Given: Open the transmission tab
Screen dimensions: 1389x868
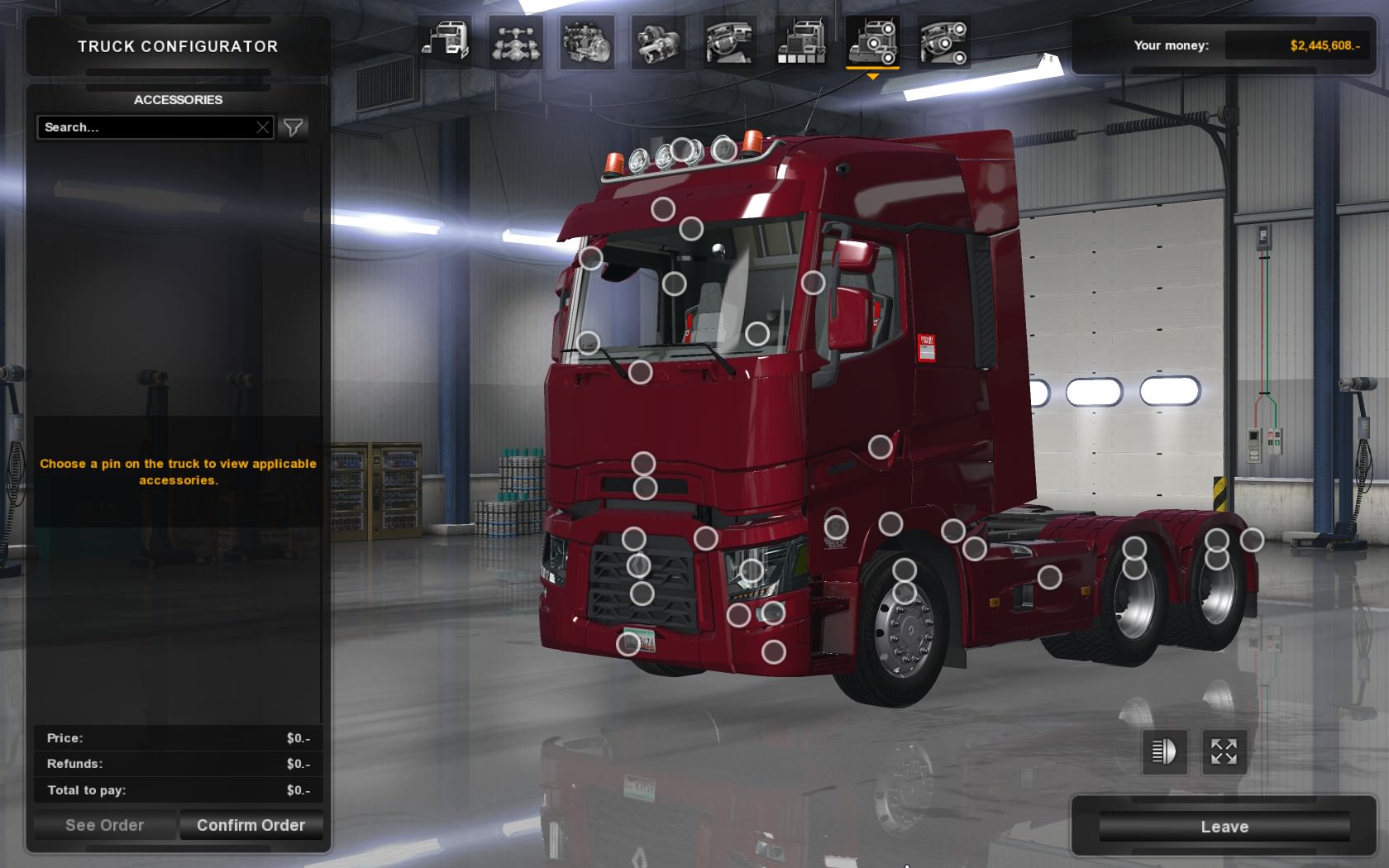Looking at the screenshot, I should click(x=658, y=41).
